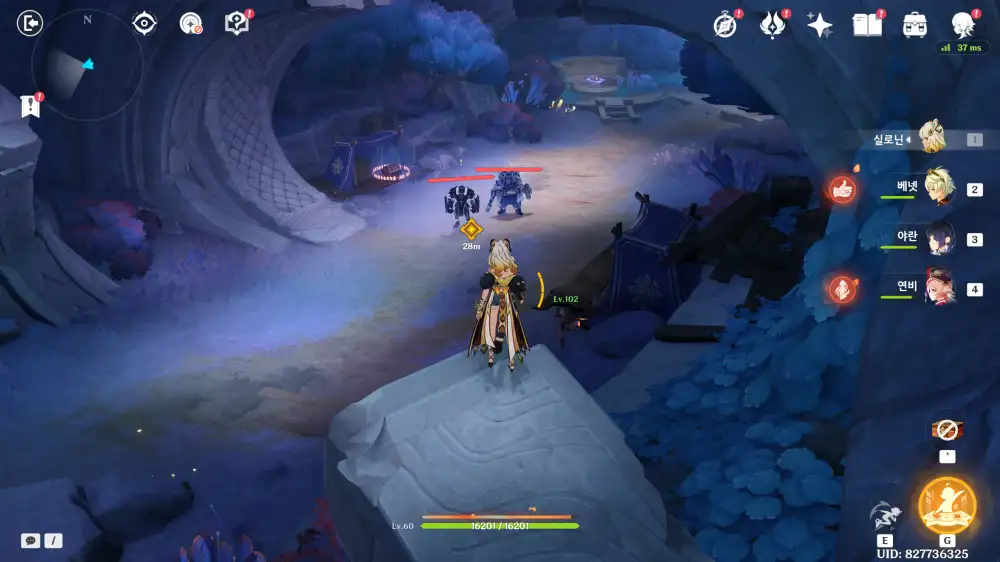This screenshot has height=562, width=1000.
Task: Activate the eye-shaped elemental sight icon
Action: click(x=145, y=23)
